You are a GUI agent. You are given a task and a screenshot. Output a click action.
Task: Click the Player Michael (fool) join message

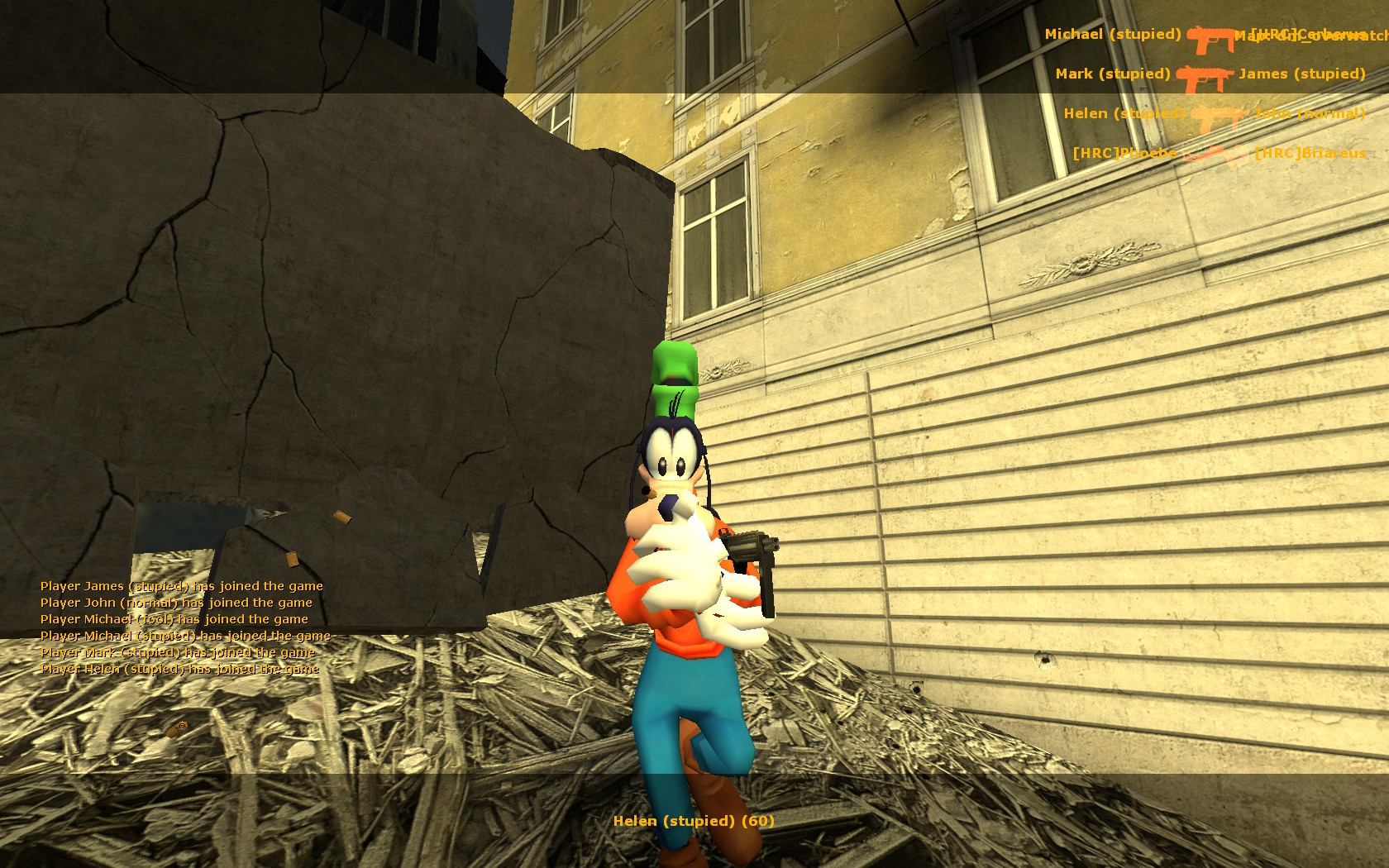tap(174, 618)
